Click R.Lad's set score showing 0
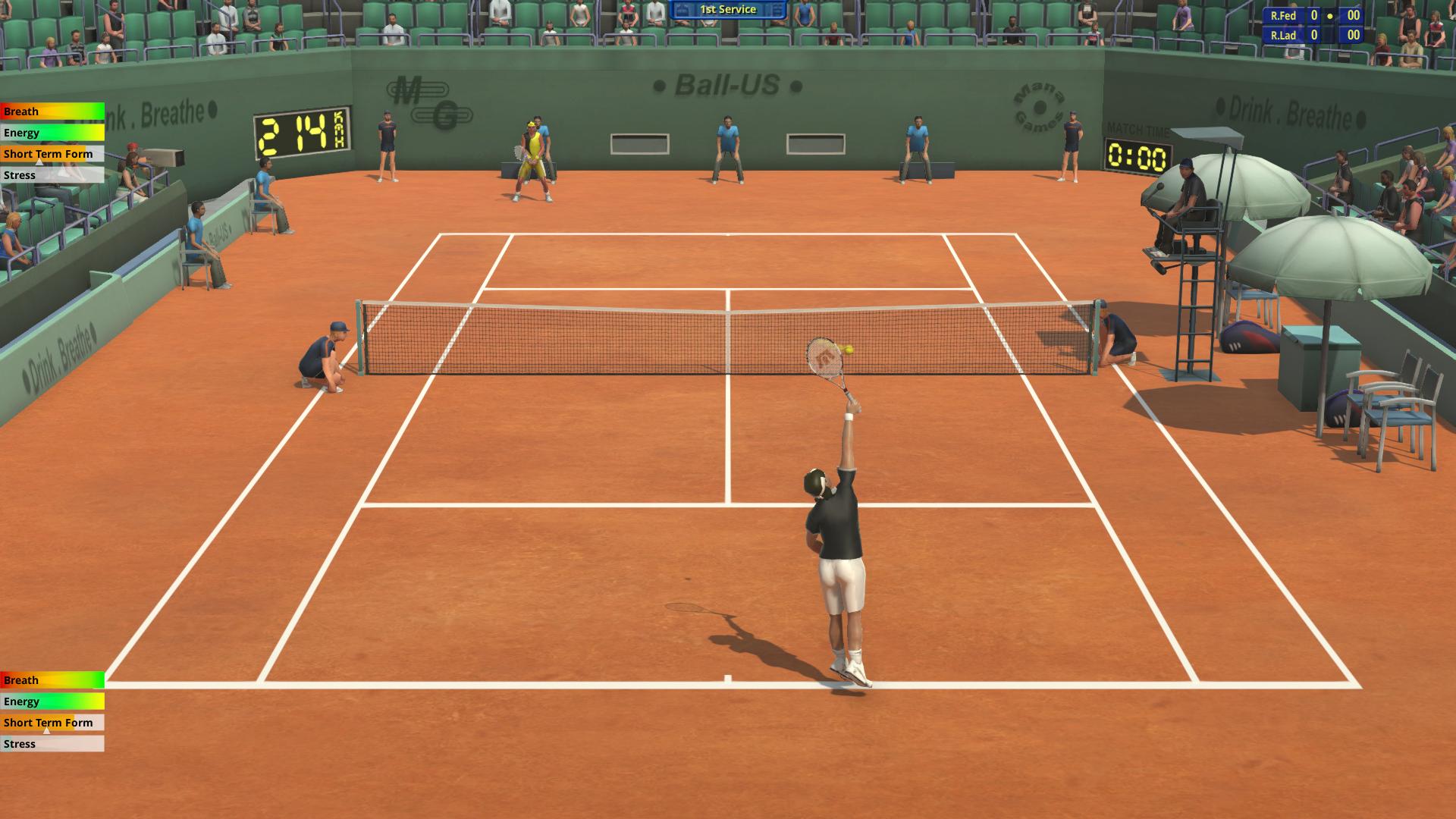This screenshot has width=1456, height=819. point(1313,34)
